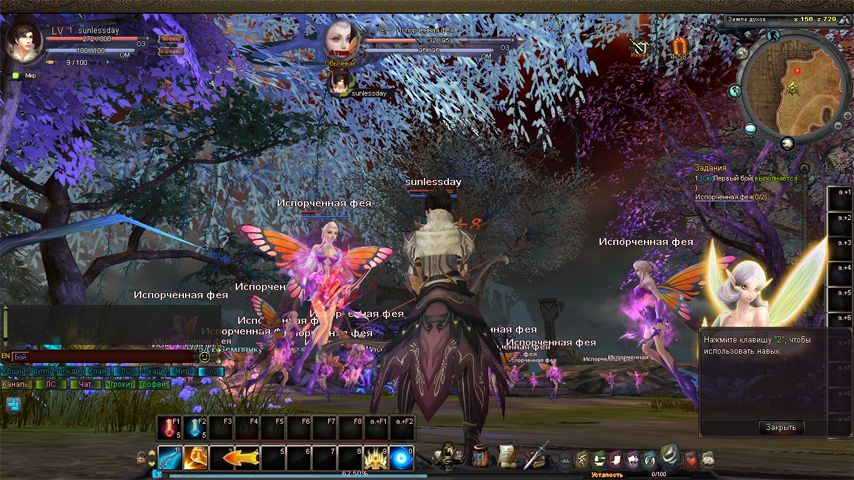Image resolution: width=854 pixels, height=480 pixels.
Task: Open the scroll quest journal icon
Action: coord(507,455)
